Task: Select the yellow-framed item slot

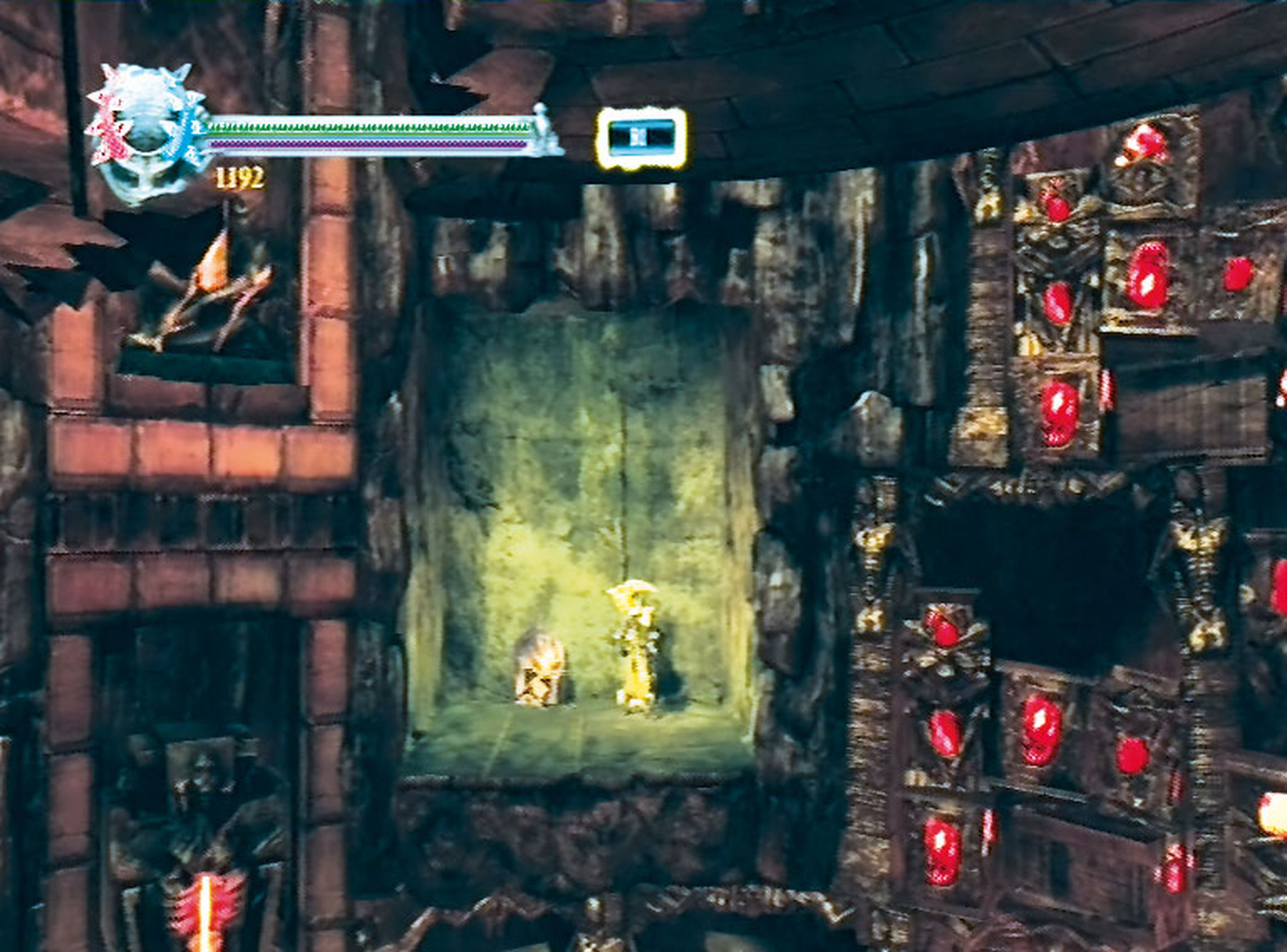Action: pyautogui.click(x=641, y=138)
